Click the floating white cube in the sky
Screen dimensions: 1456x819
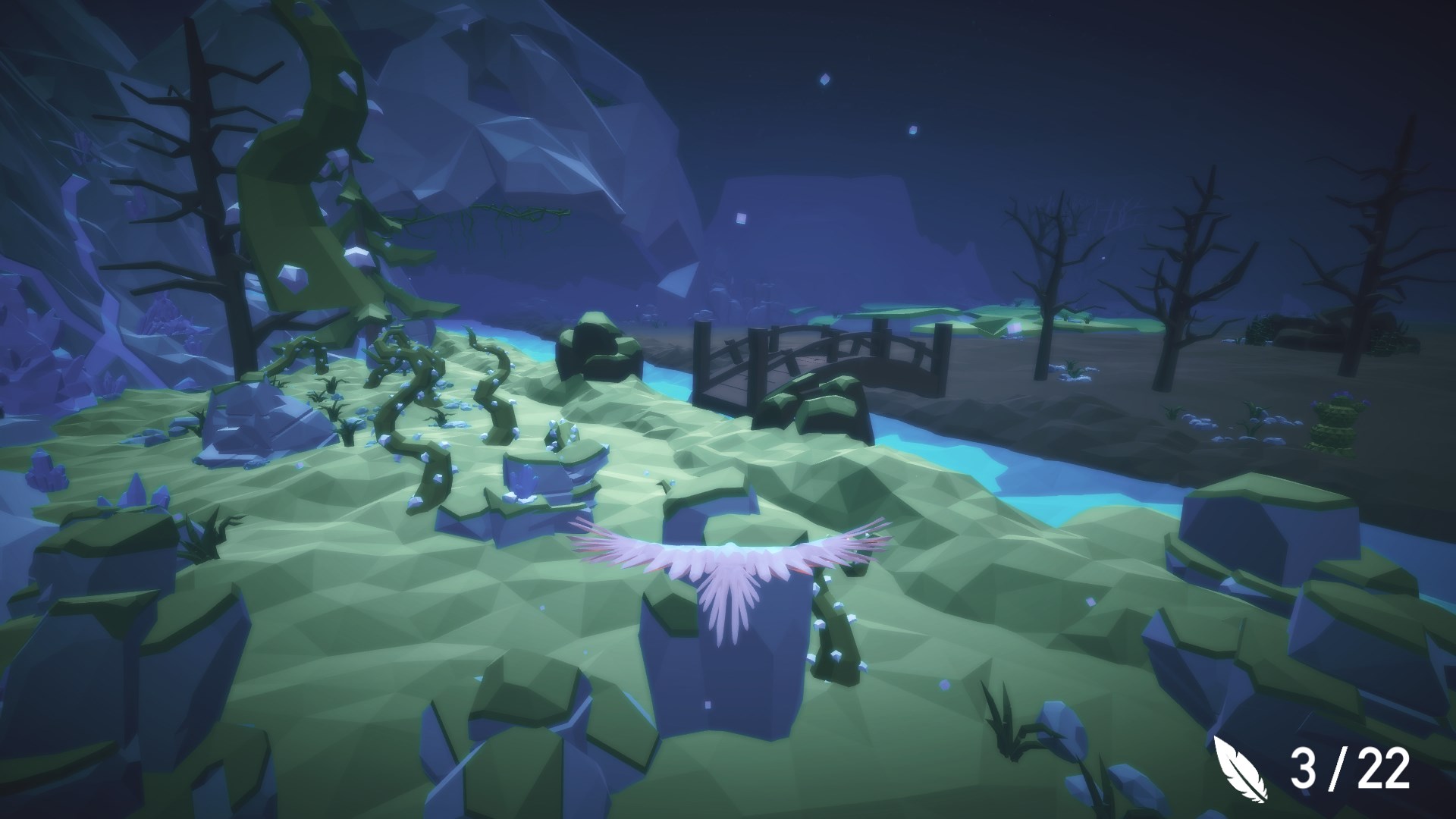(x=824, y=77)
